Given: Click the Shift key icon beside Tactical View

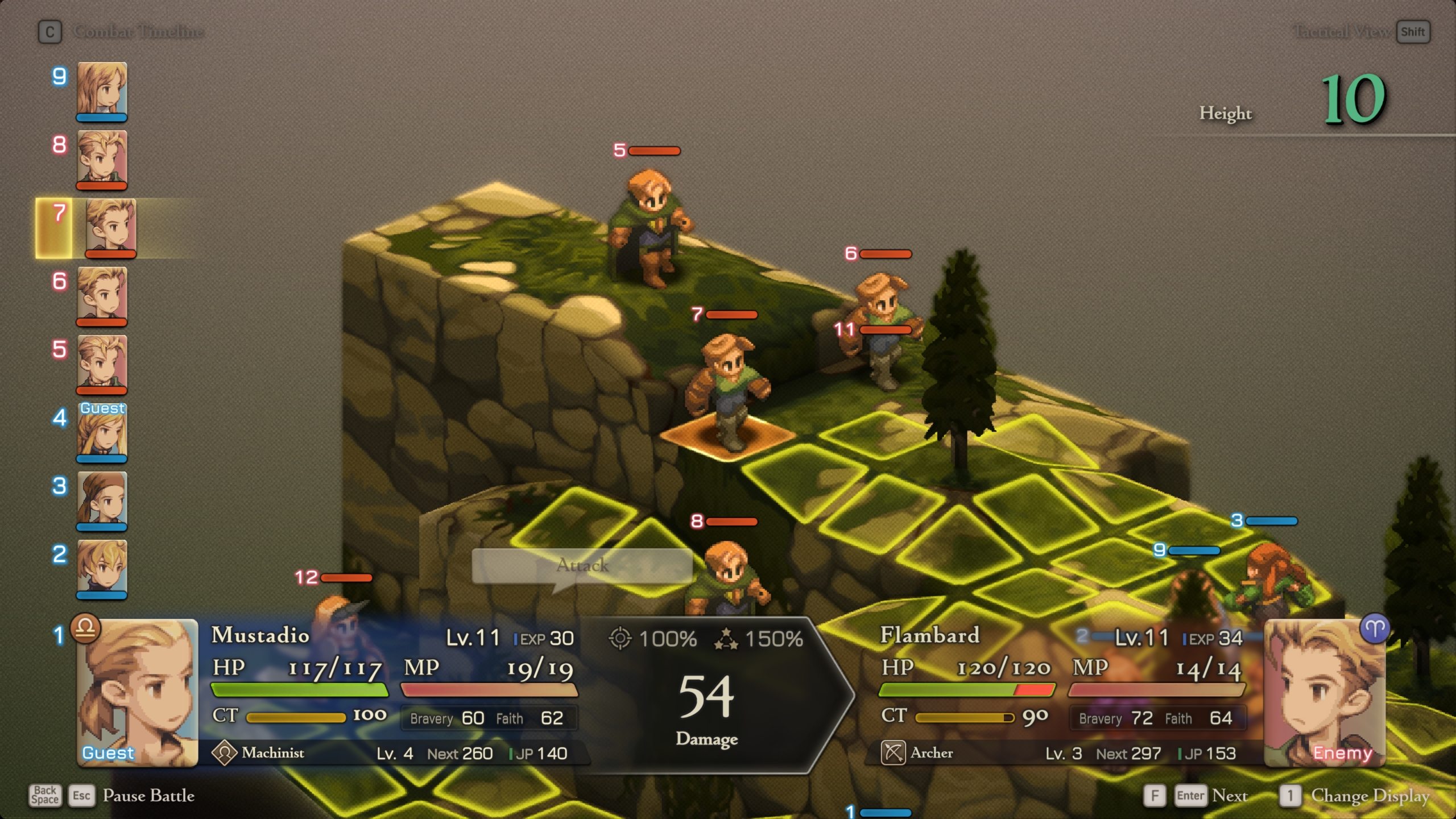Looking at the screenshot, I should point(1414,32).
